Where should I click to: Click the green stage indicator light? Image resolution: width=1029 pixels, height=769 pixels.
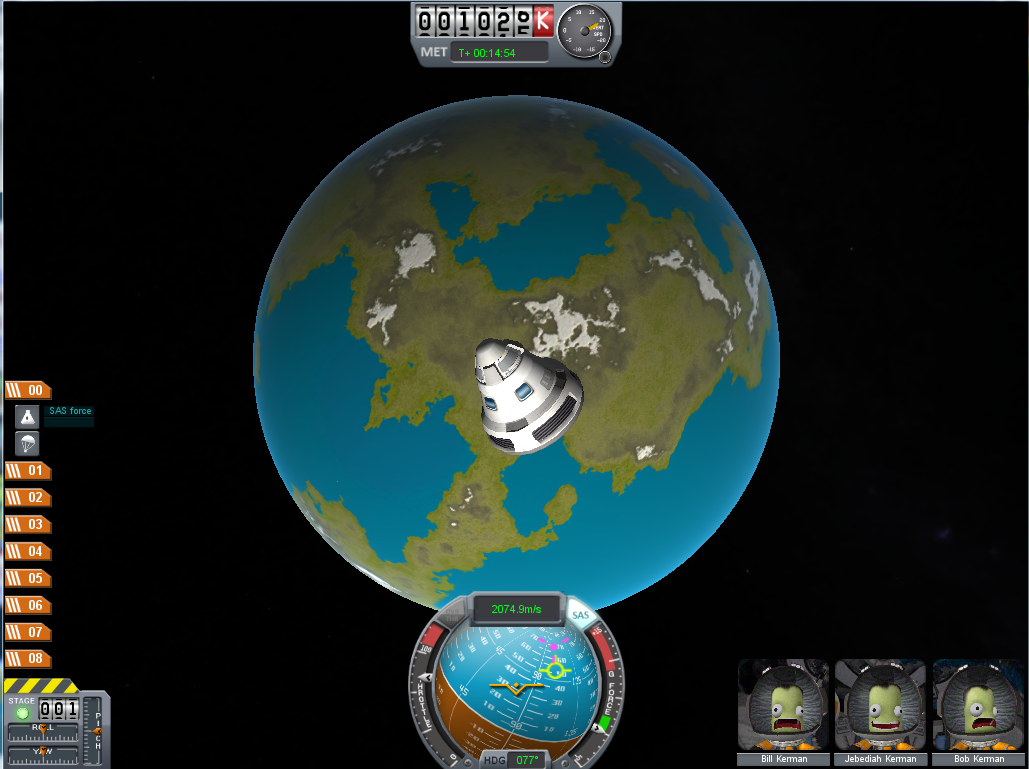pyautogui.click(x=21, y=713)
